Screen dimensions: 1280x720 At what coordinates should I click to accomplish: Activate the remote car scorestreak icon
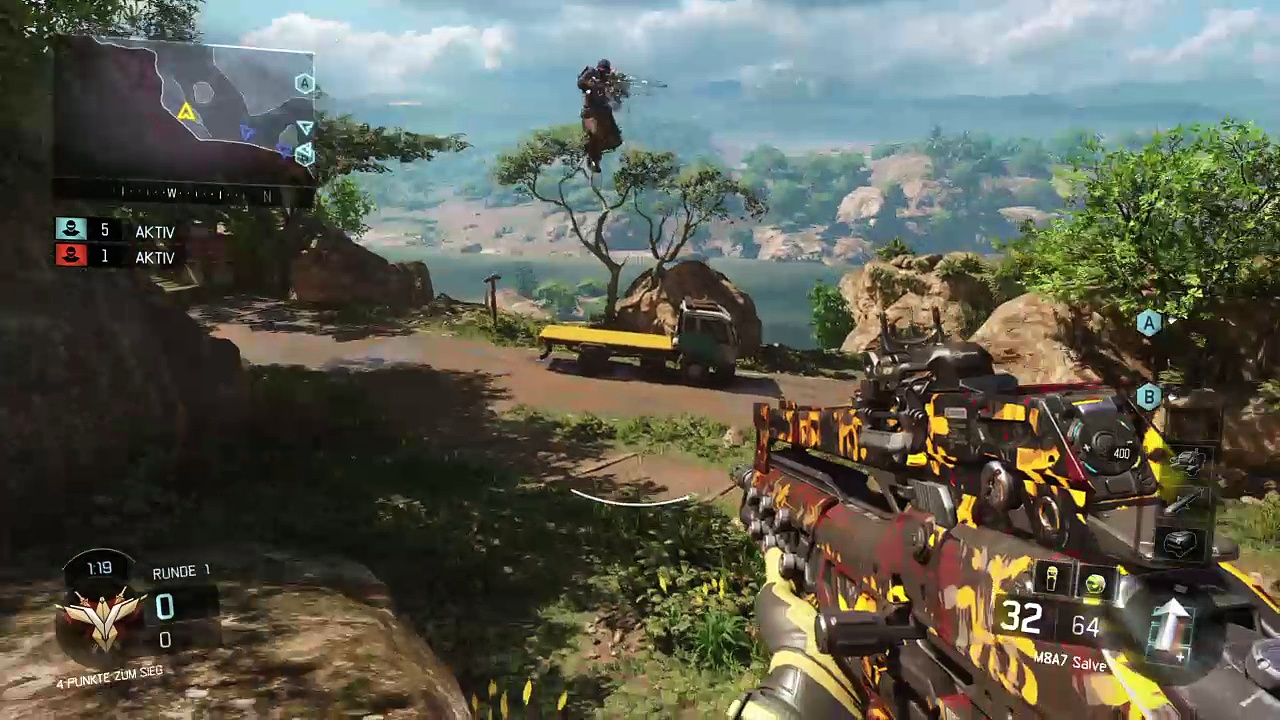1189,461
